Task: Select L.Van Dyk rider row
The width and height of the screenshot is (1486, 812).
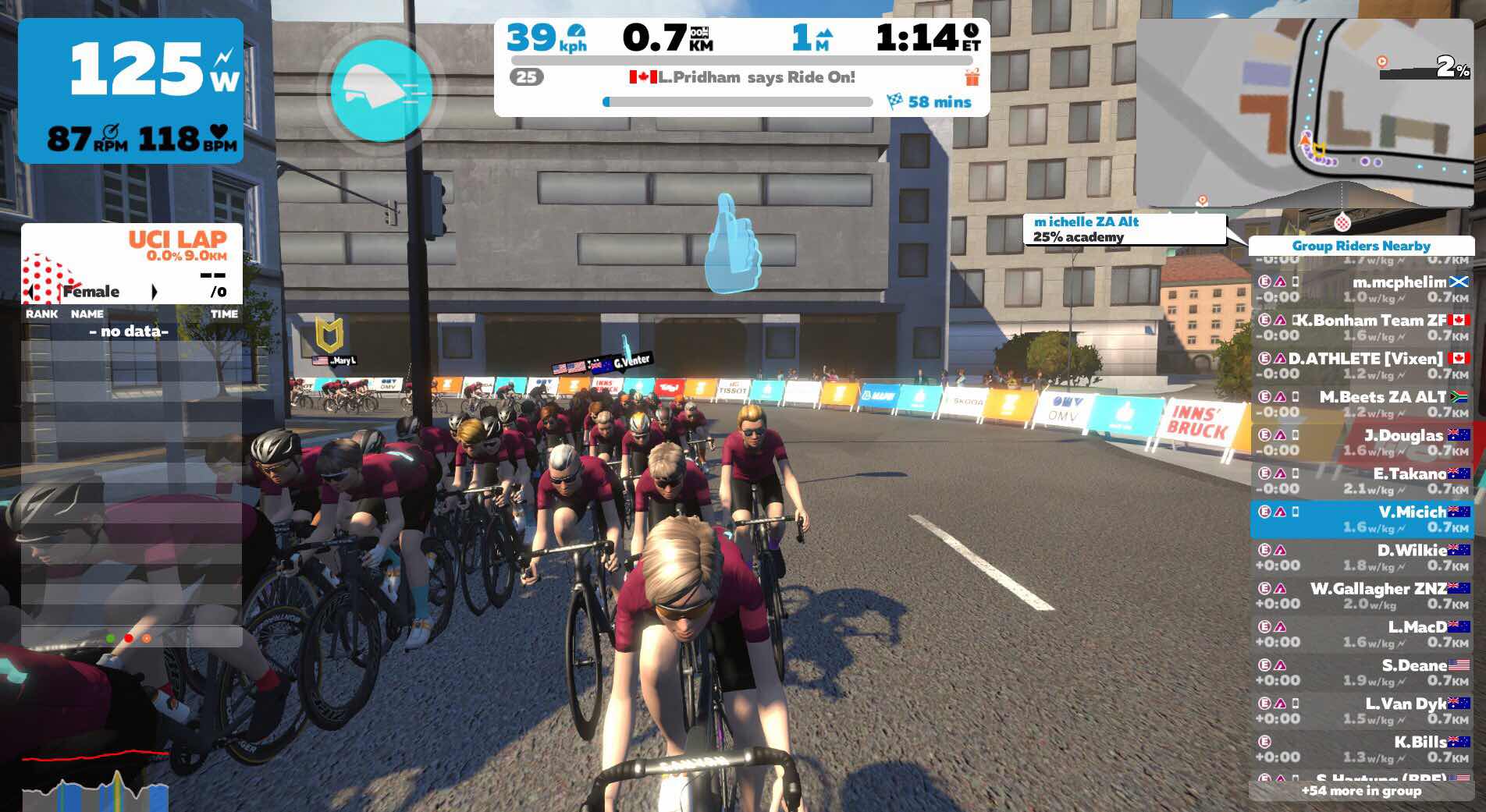Action: 1361,711
